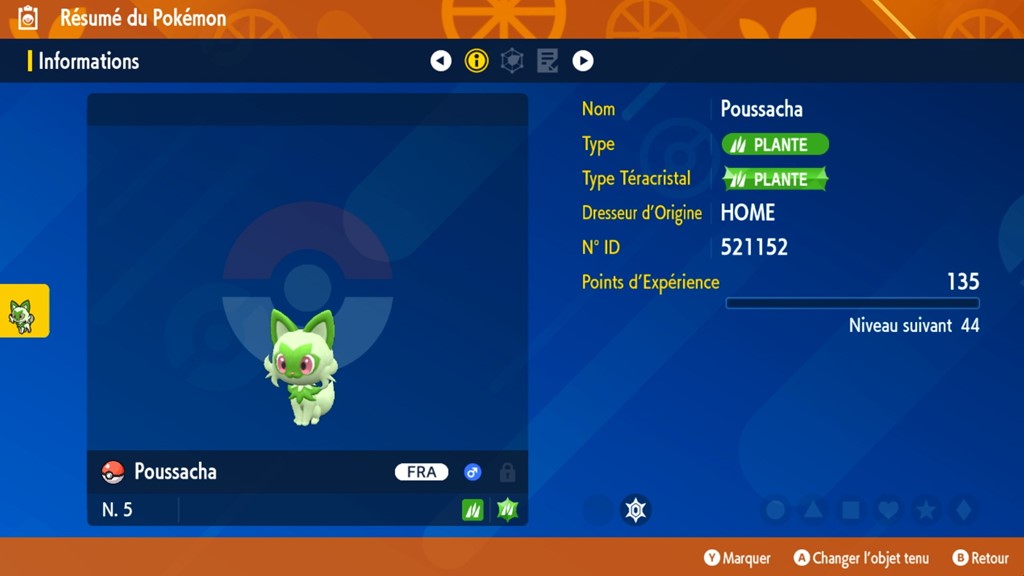Go back with the Retour button
The width and height of the screenshot is (1024, 576).
coord(980,558)
